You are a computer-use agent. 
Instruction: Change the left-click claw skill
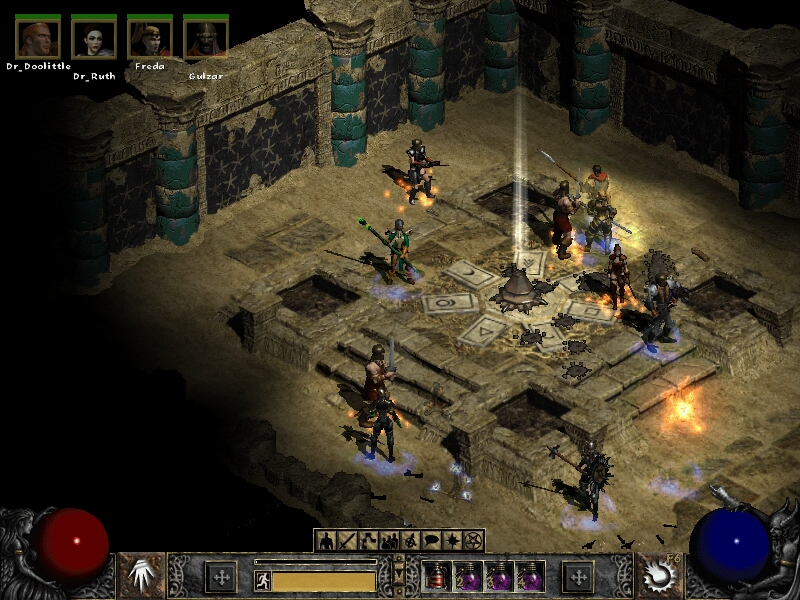pos(142,576)
